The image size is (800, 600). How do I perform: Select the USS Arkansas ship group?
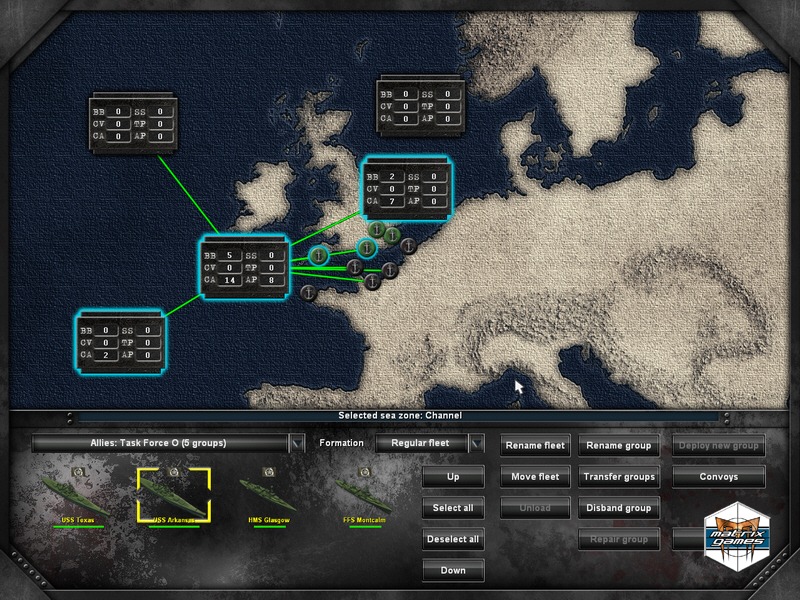point(174,495)
